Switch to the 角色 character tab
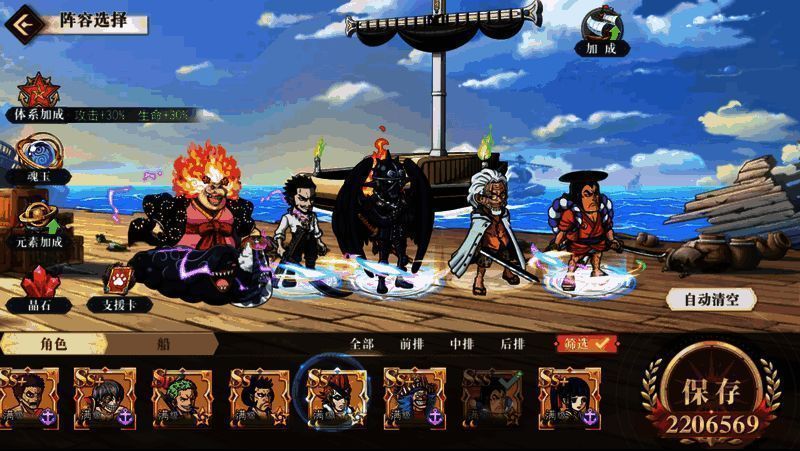This screenshot has height=451, width=800. [53, 343]
